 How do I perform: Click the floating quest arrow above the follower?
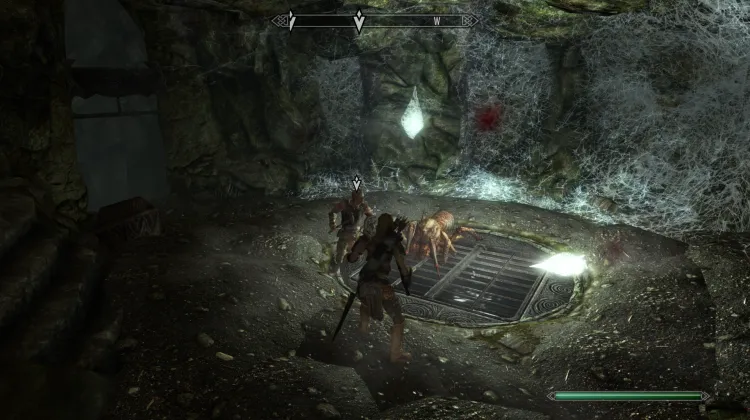pos(357,183)
